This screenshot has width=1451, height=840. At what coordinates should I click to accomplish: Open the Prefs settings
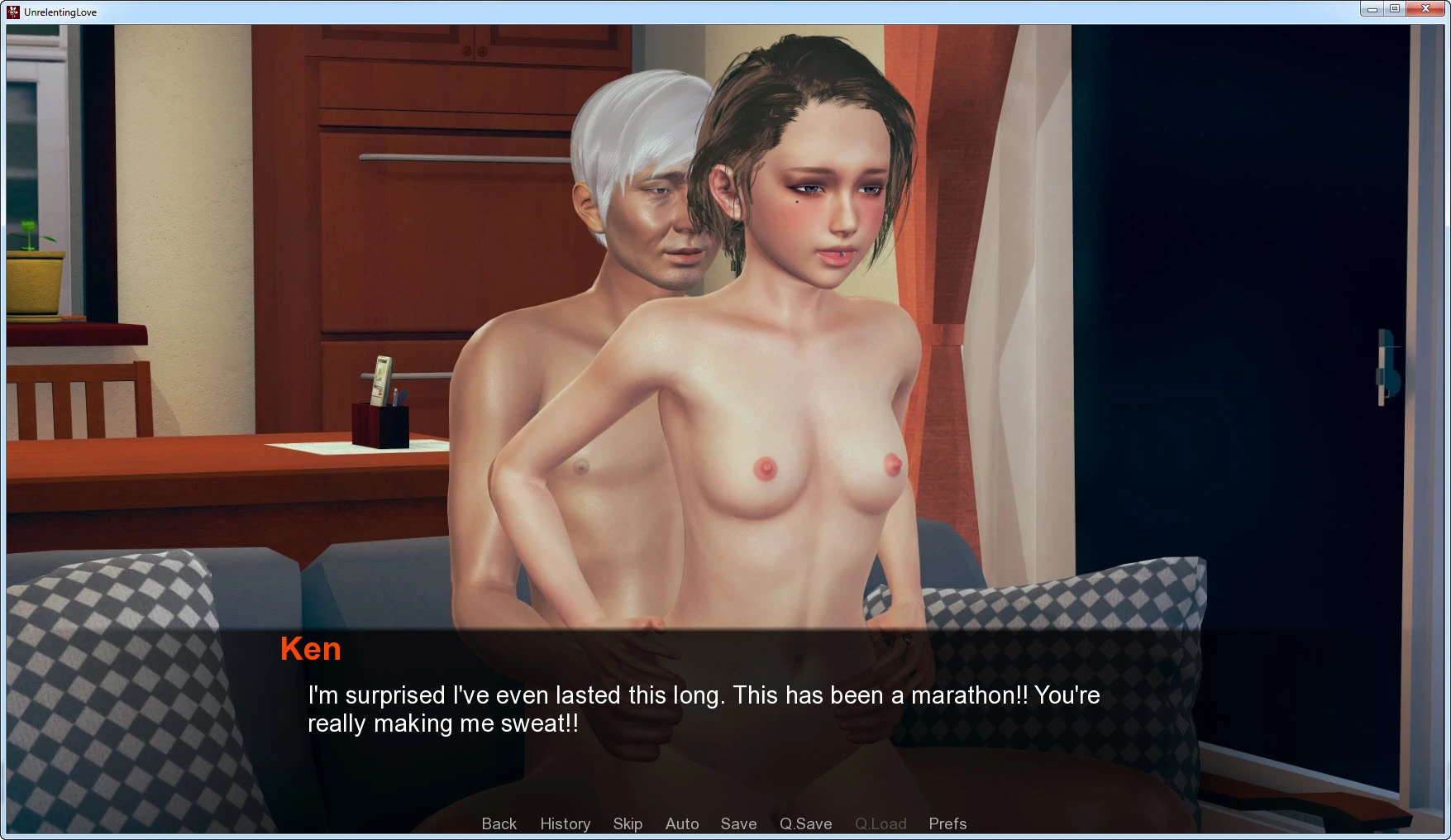point(947,823)
